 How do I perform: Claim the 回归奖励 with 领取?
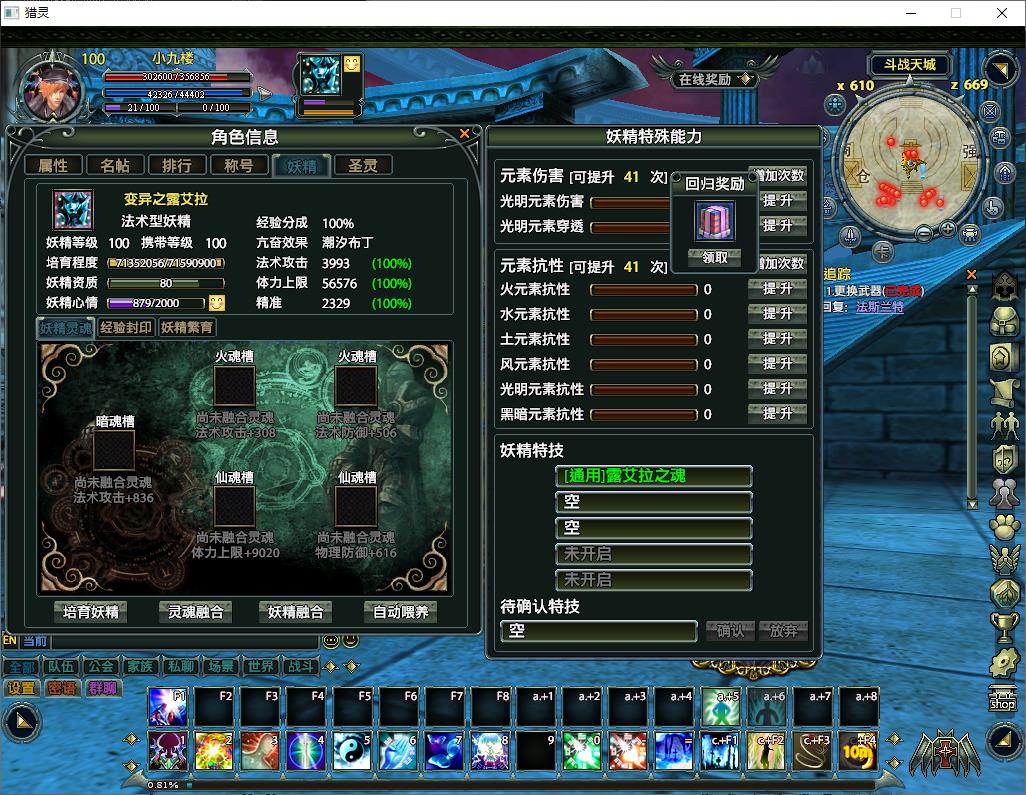click(715, 257)
